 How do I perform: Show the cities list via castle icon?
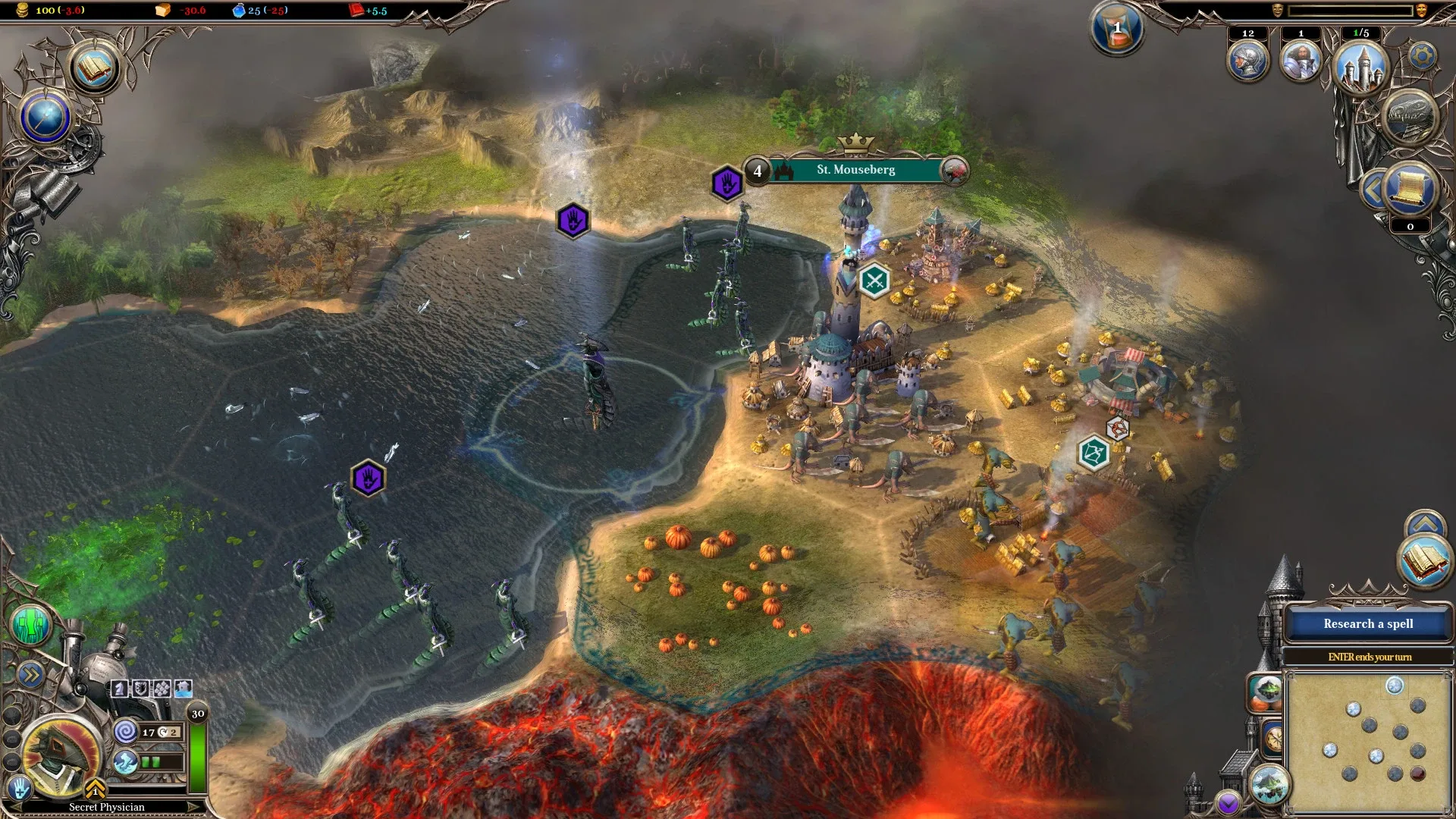pyautogui.click(x=1361, y=67)
